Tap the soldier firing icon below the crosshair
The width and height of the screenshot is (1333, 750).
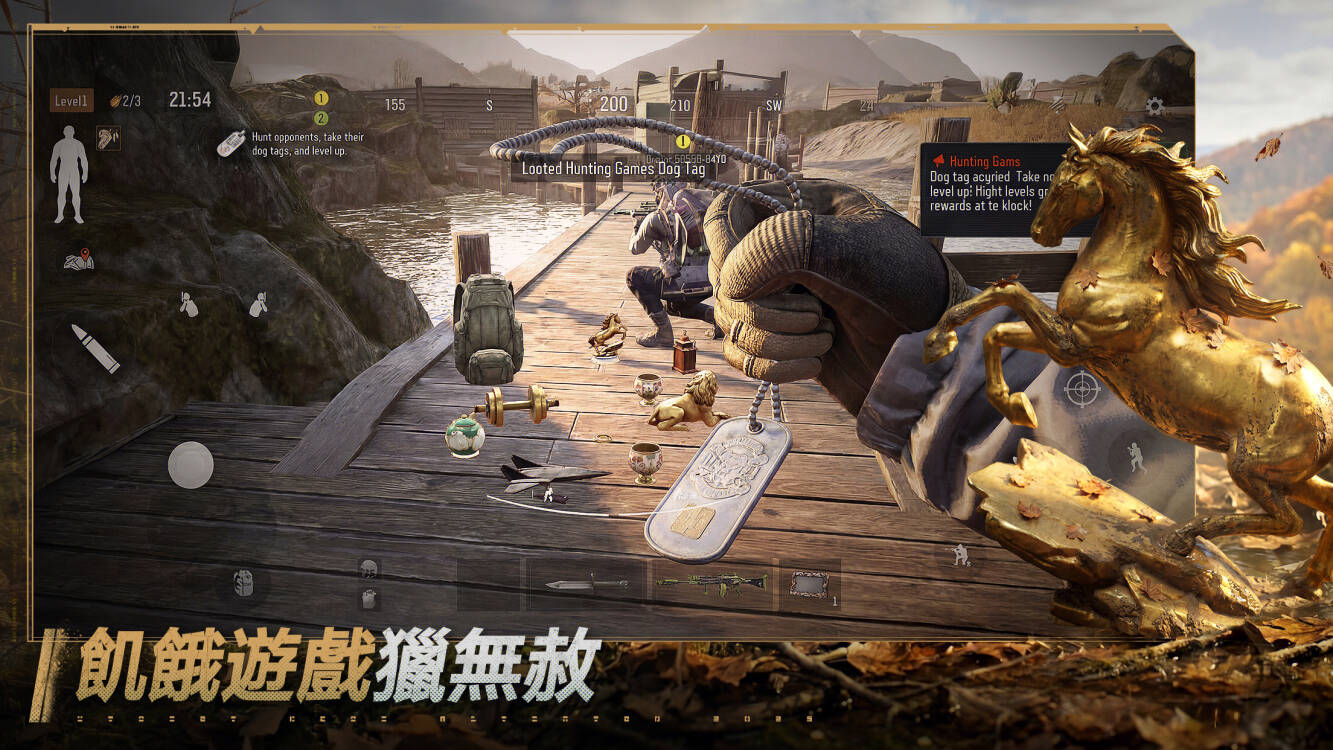click(x=1136, y=456)
